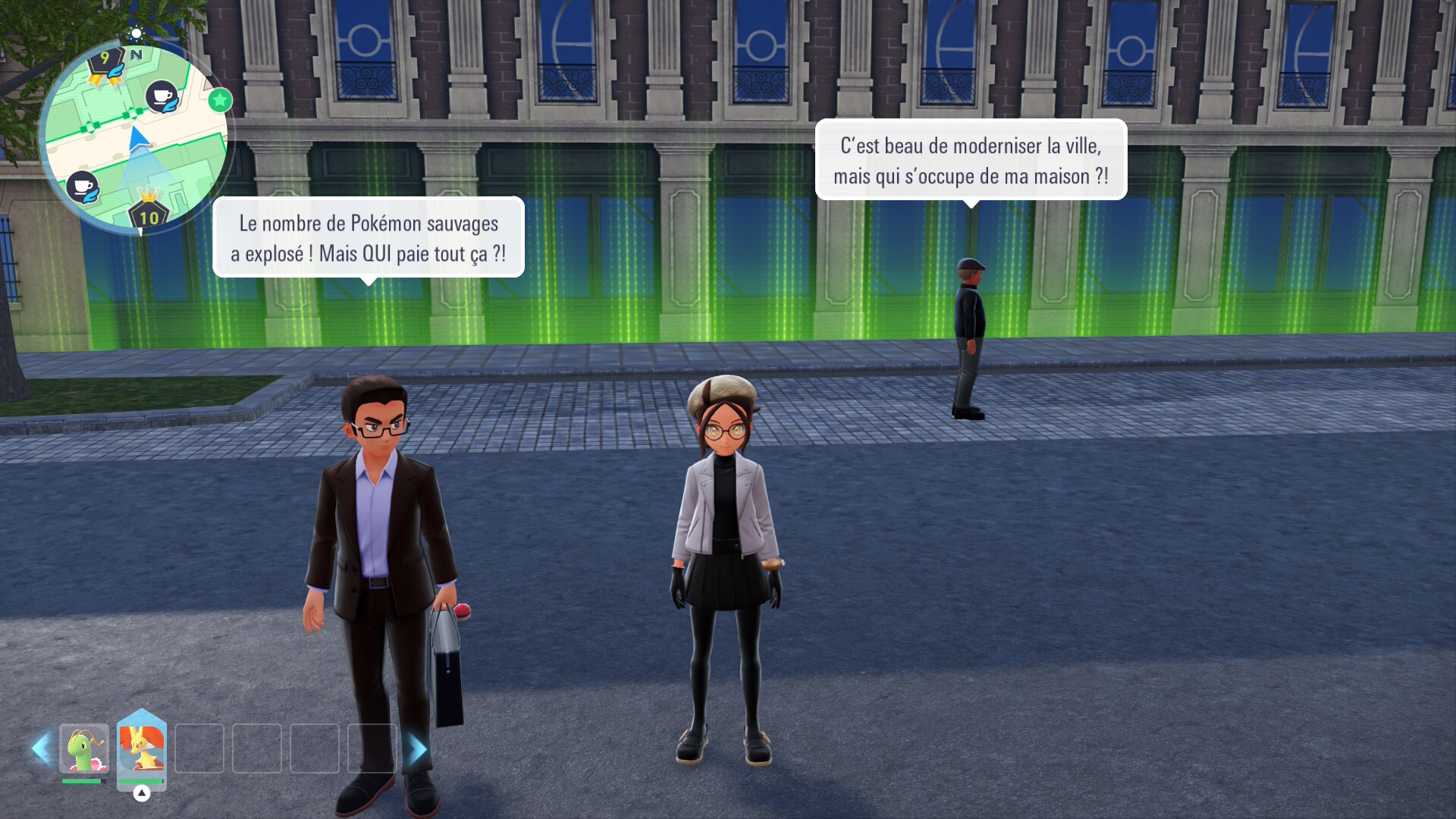The width and height of the screenshot is (1456, 819).
Task: Select the upper café cup marker on minimap
Action: 162,96
